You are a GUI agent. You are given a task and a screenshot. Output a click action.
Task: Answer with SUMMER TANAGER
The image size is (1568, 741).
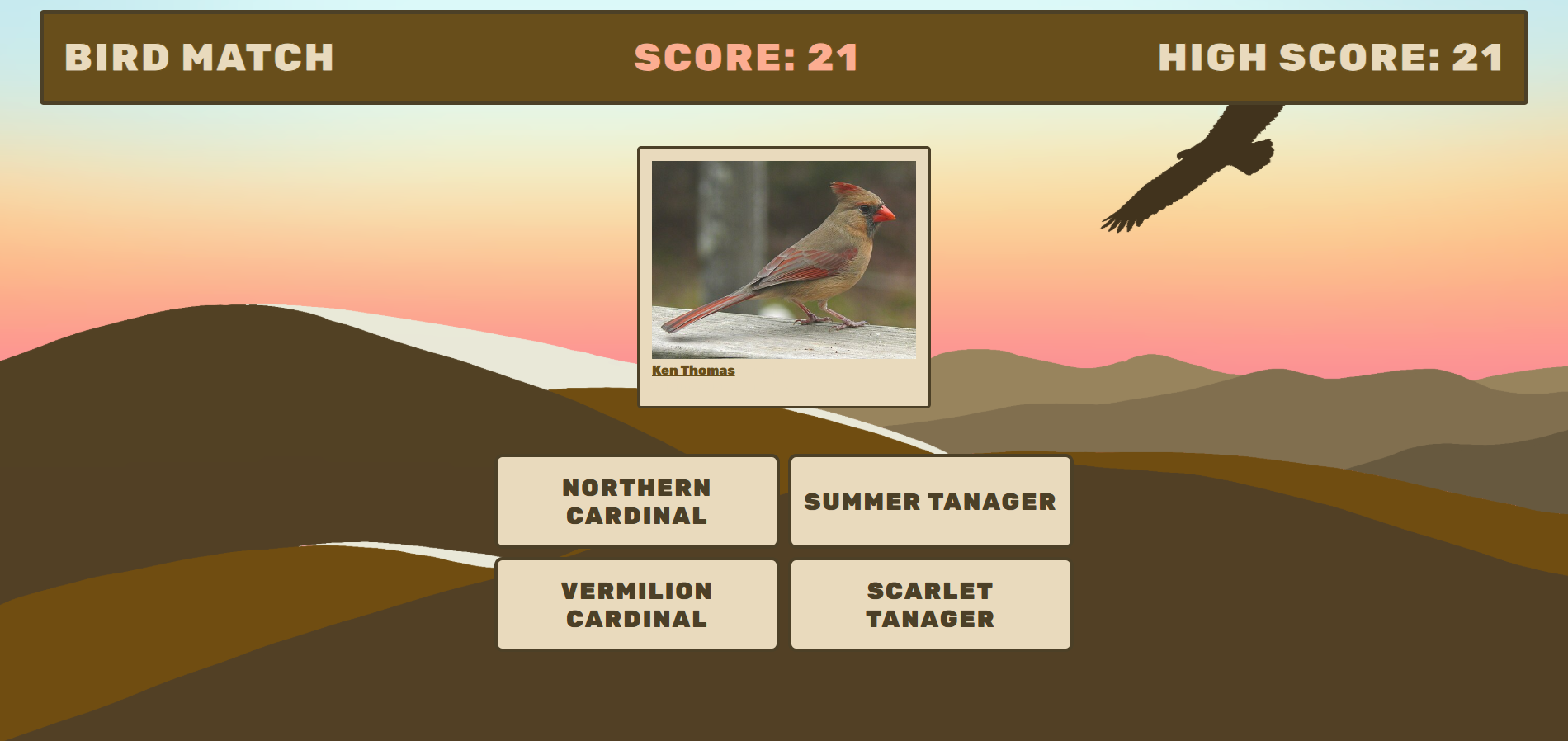coord(930,500)
